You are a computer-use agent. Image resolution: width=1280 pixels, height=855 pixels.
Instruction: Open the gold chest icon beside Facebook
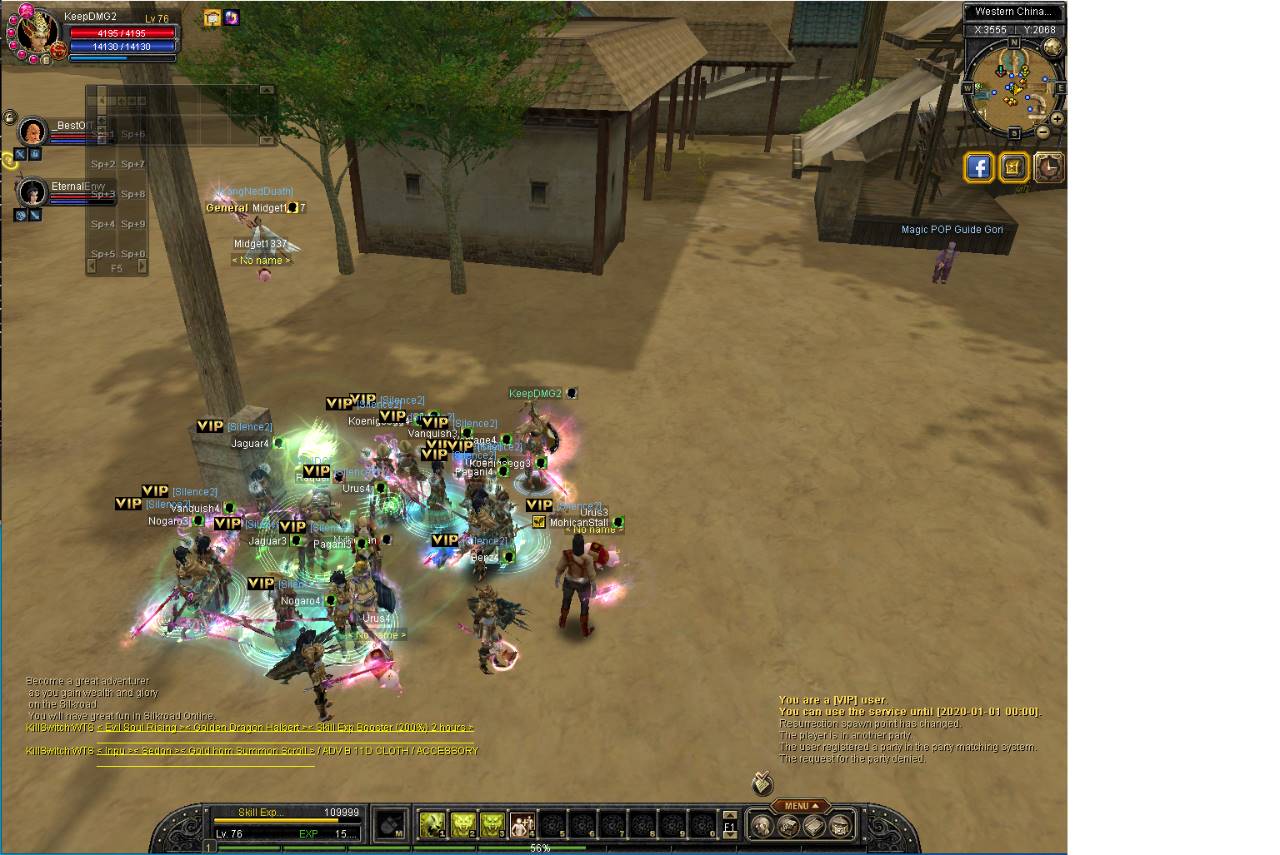pyautogui.click(x=1014, y=167)
